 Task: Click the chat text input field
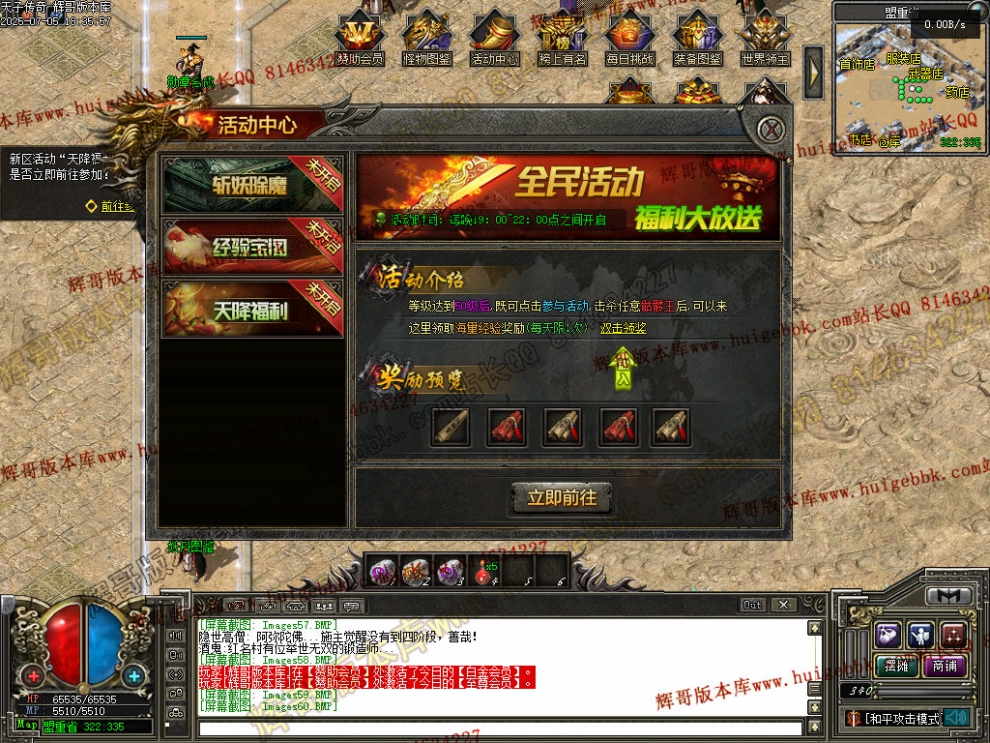(500, 728)
